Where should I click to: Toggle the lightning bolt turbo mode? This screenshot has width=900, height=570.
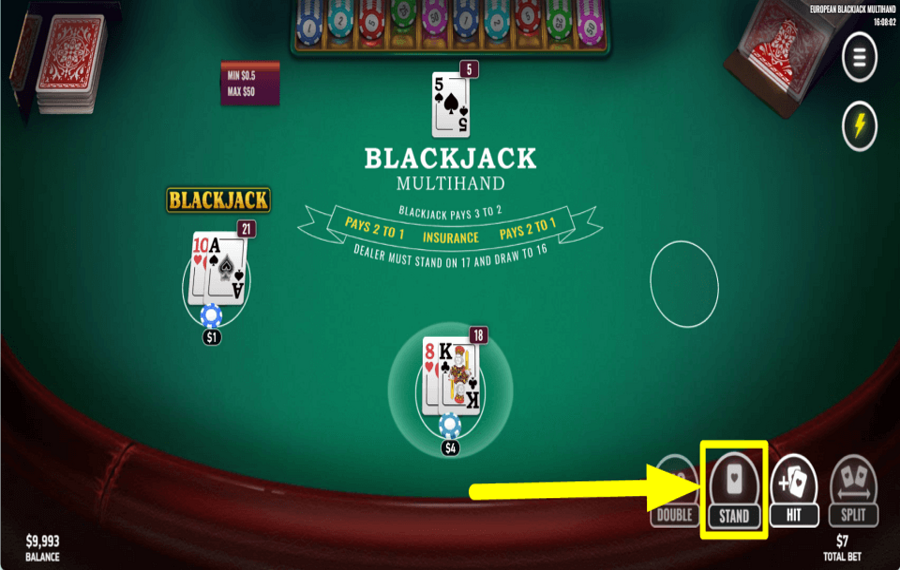pyautogui.click(x=859, y=127)
